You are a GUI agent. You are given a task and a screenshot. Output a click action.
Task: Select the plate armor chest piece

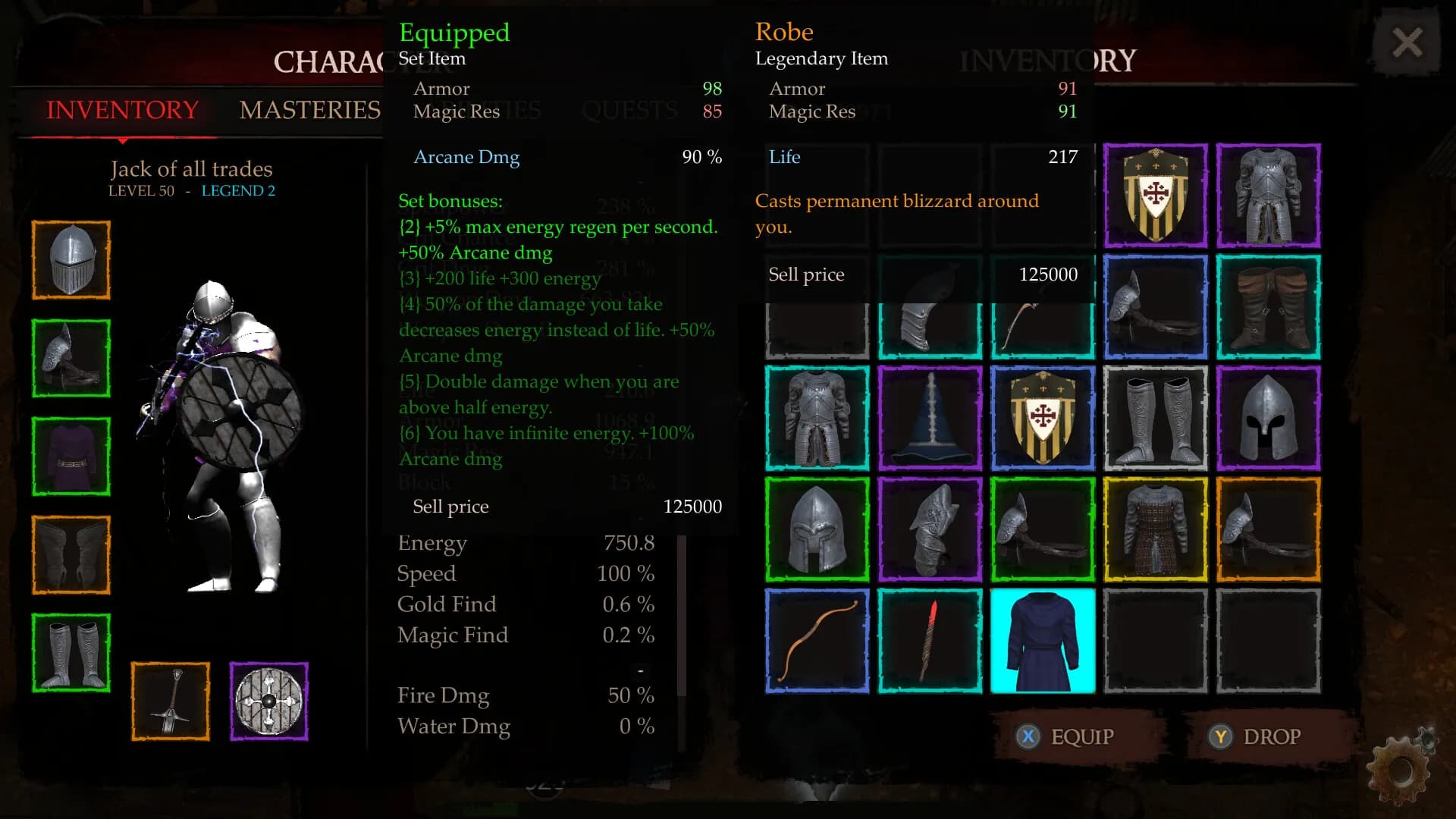tap(816, 418)
